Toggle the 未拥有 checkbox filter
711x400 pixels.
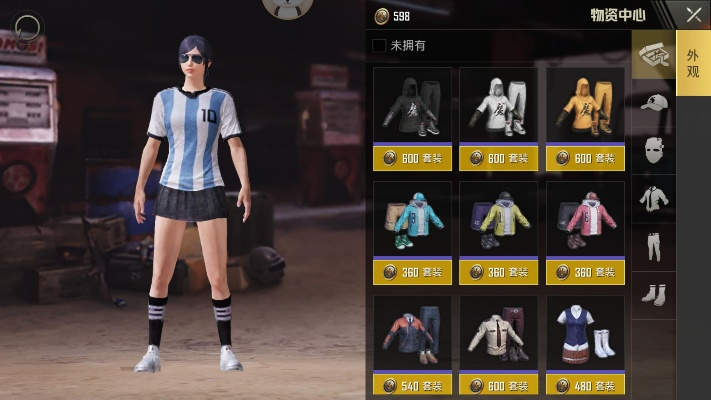379,45
